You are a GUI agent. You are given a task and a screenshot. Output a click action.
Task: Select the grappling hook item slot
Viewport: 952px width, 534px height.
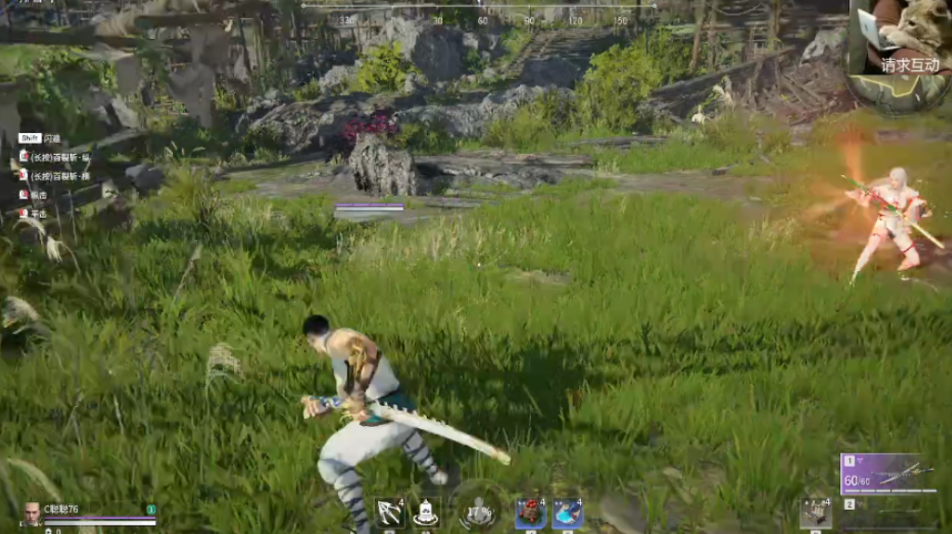389,512
